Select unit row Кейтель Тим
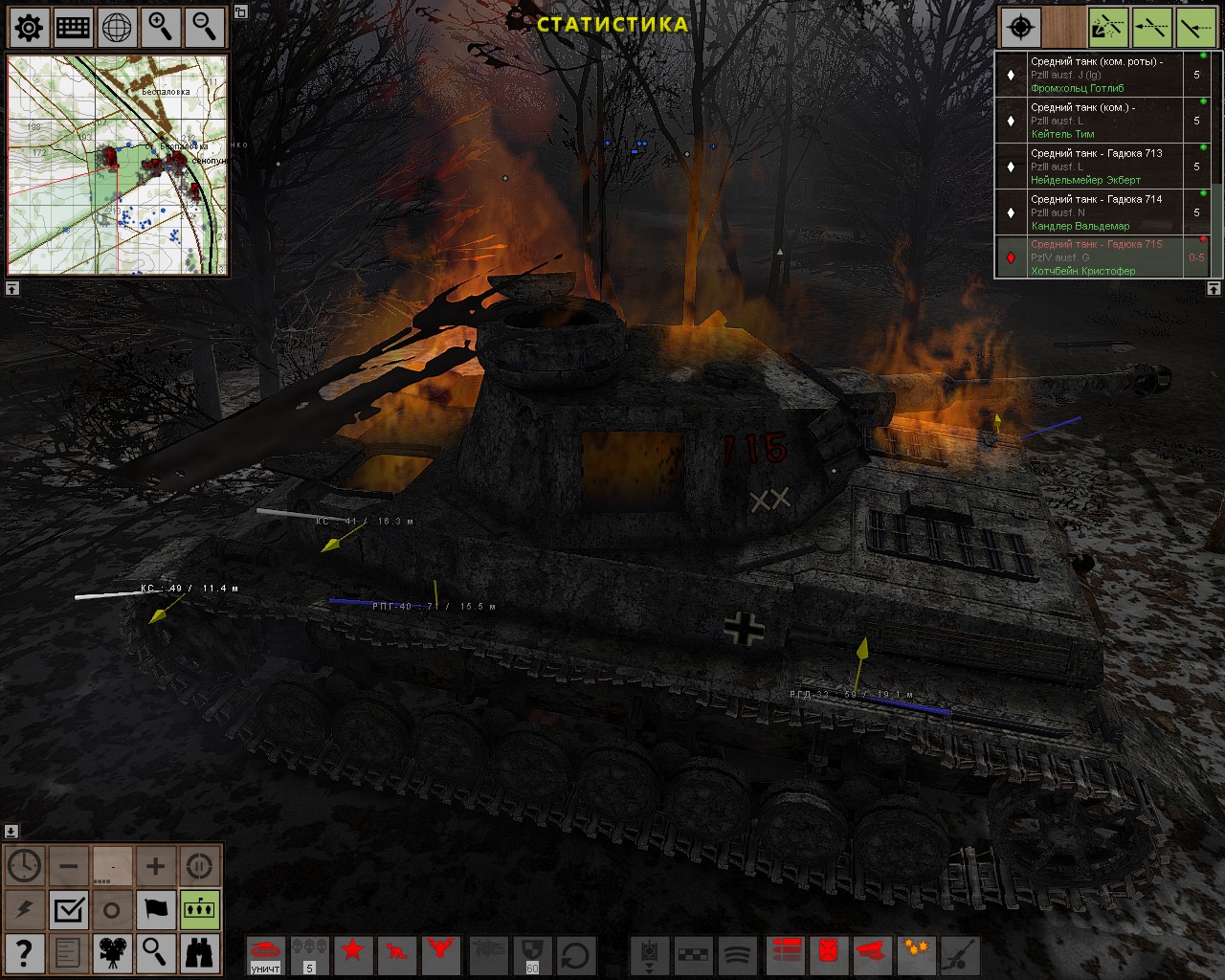 pos(1101,121)
